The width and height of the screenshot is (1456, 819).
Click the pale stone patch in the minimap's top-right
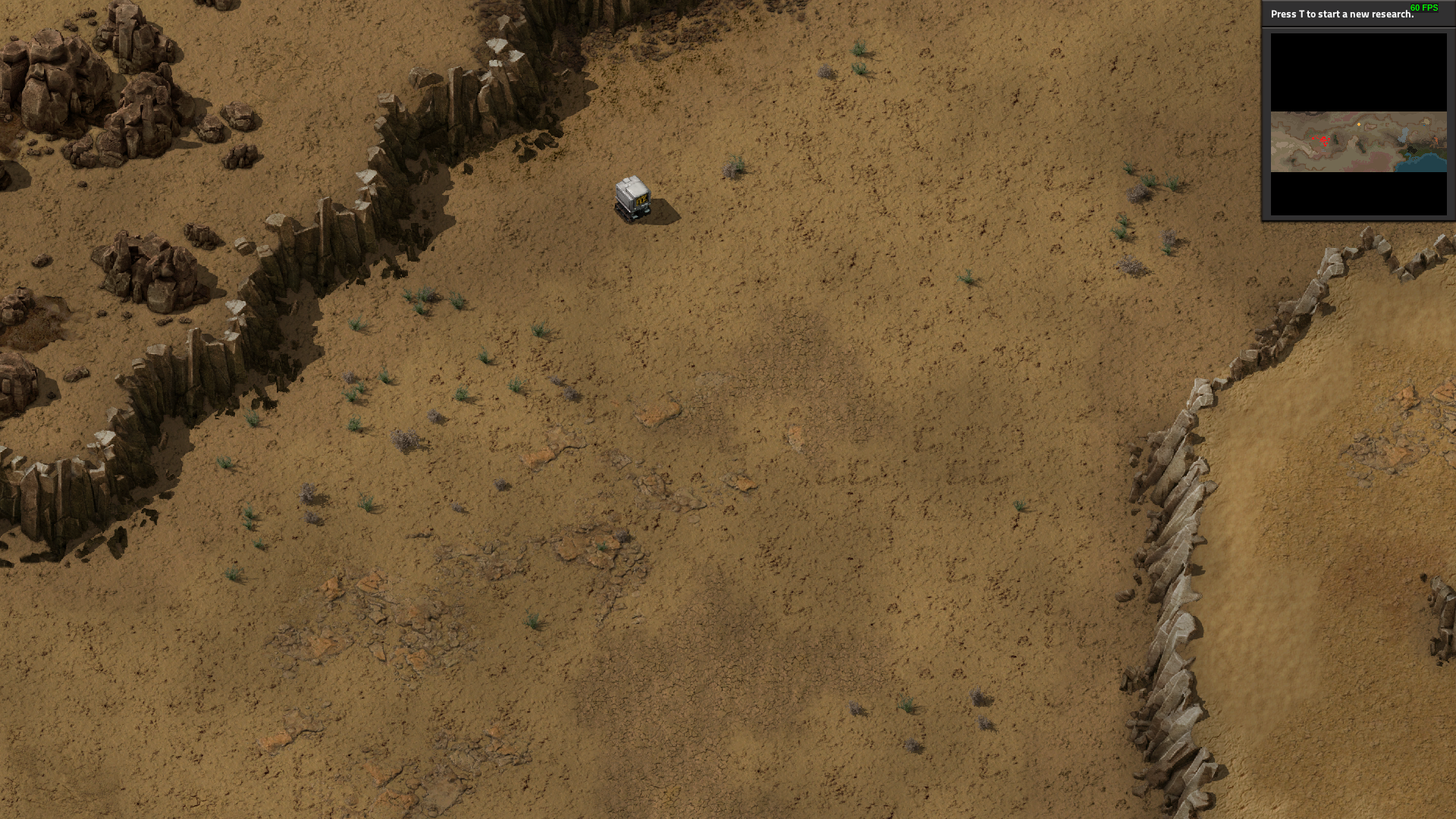(1427, 122)
